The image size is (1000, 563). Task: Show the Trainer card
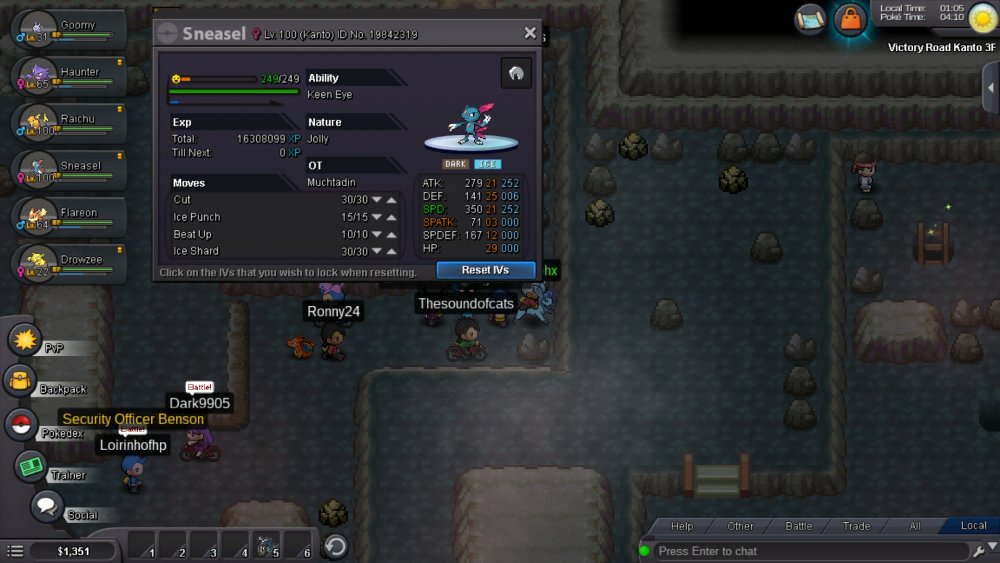(32, 466)
